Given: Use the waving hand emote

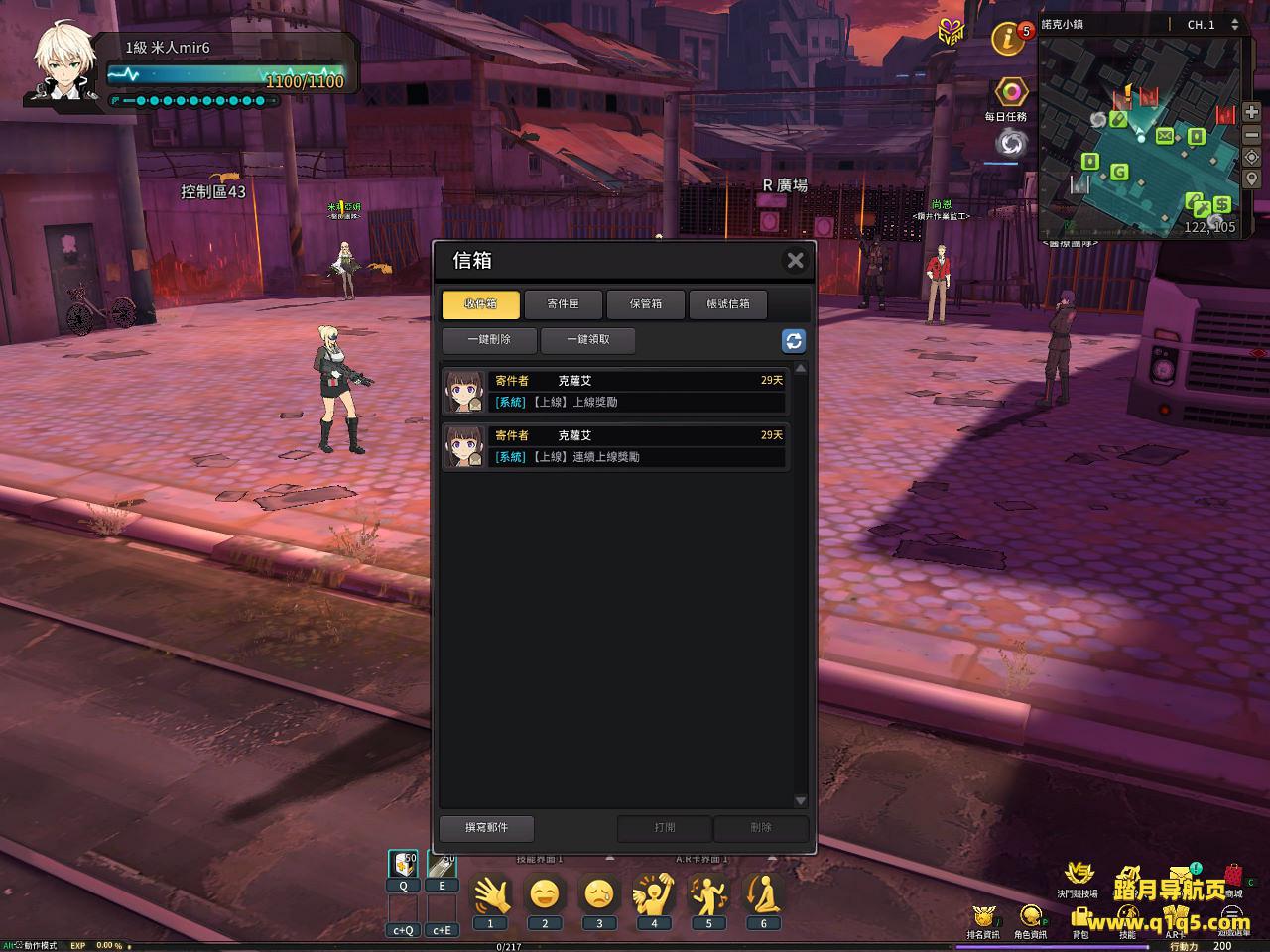Looking at the screenshot, I should tap(490, 895).
